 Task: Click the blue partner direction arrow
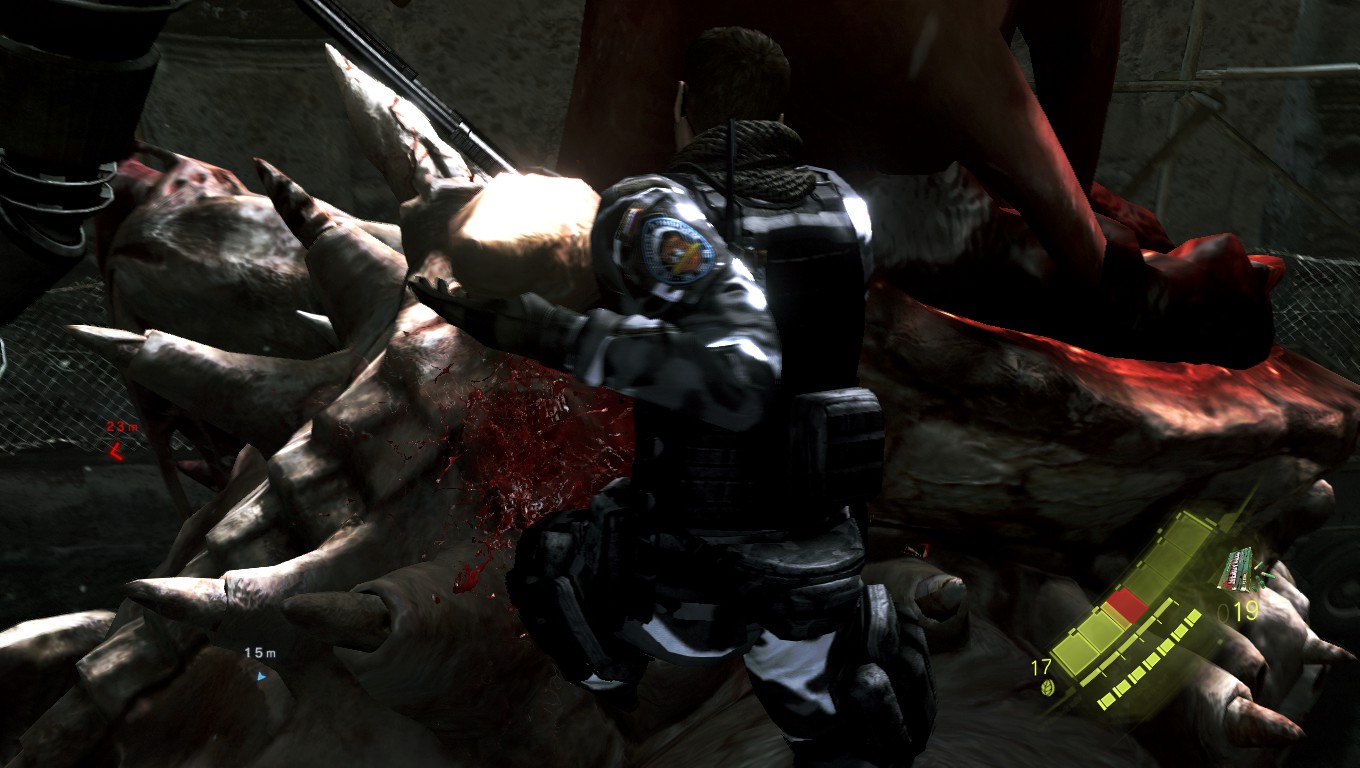(262, 676)
